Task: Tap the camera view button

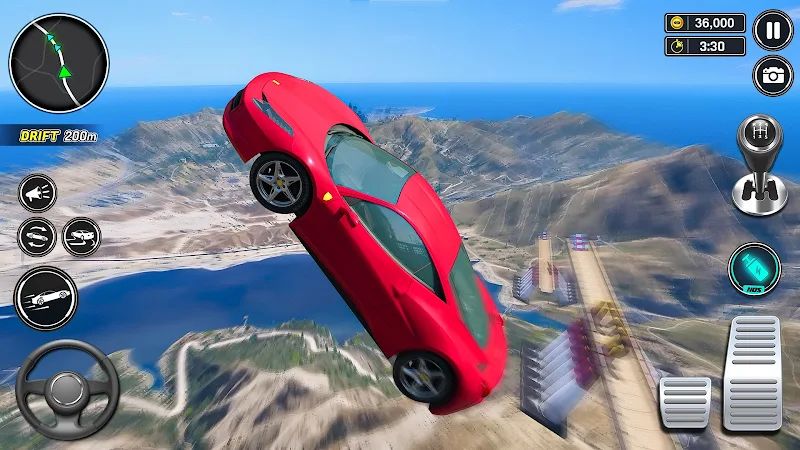Action: (x=772, y=76)
